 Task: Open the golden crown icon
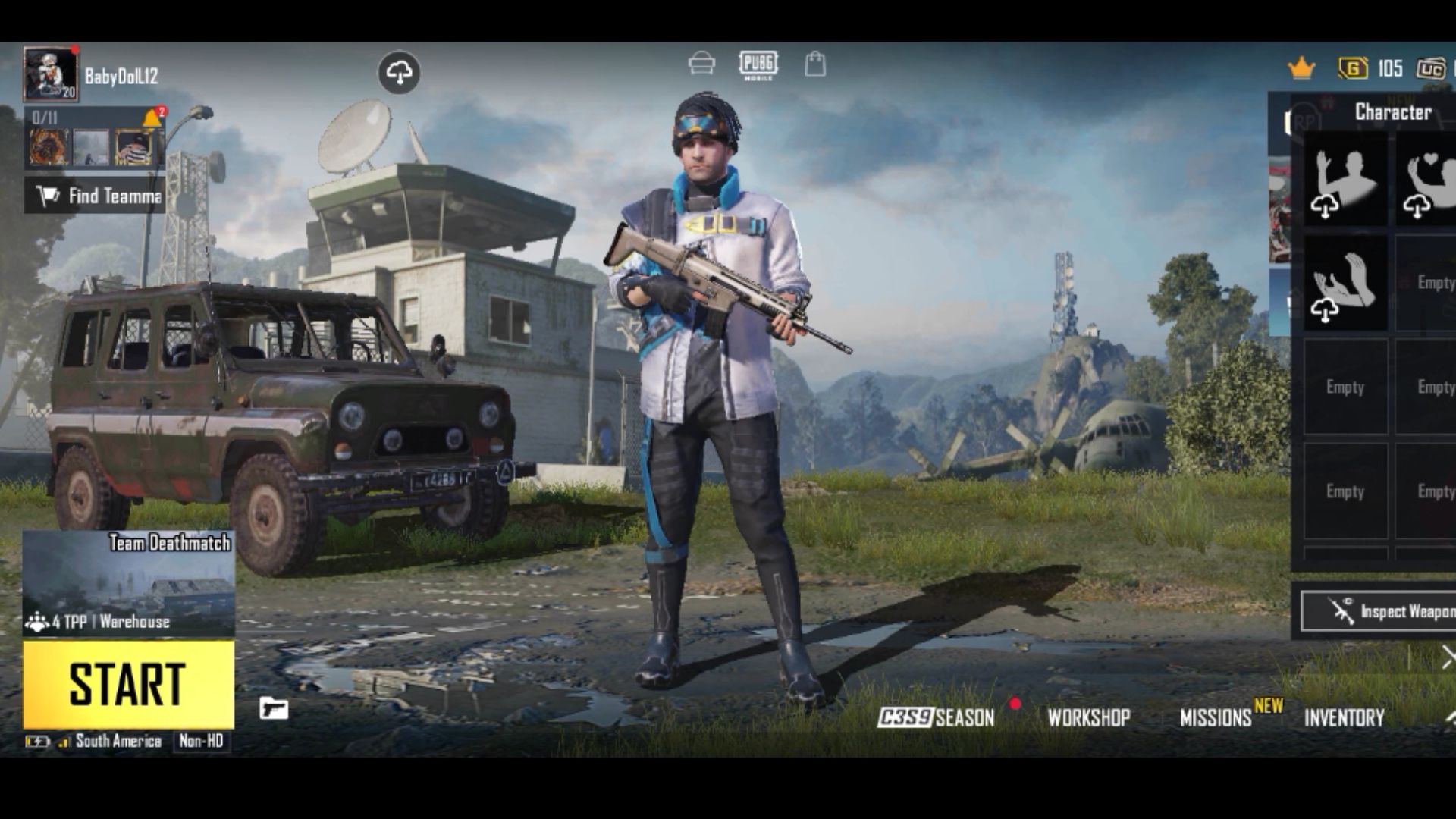(x=1301, y=68)
